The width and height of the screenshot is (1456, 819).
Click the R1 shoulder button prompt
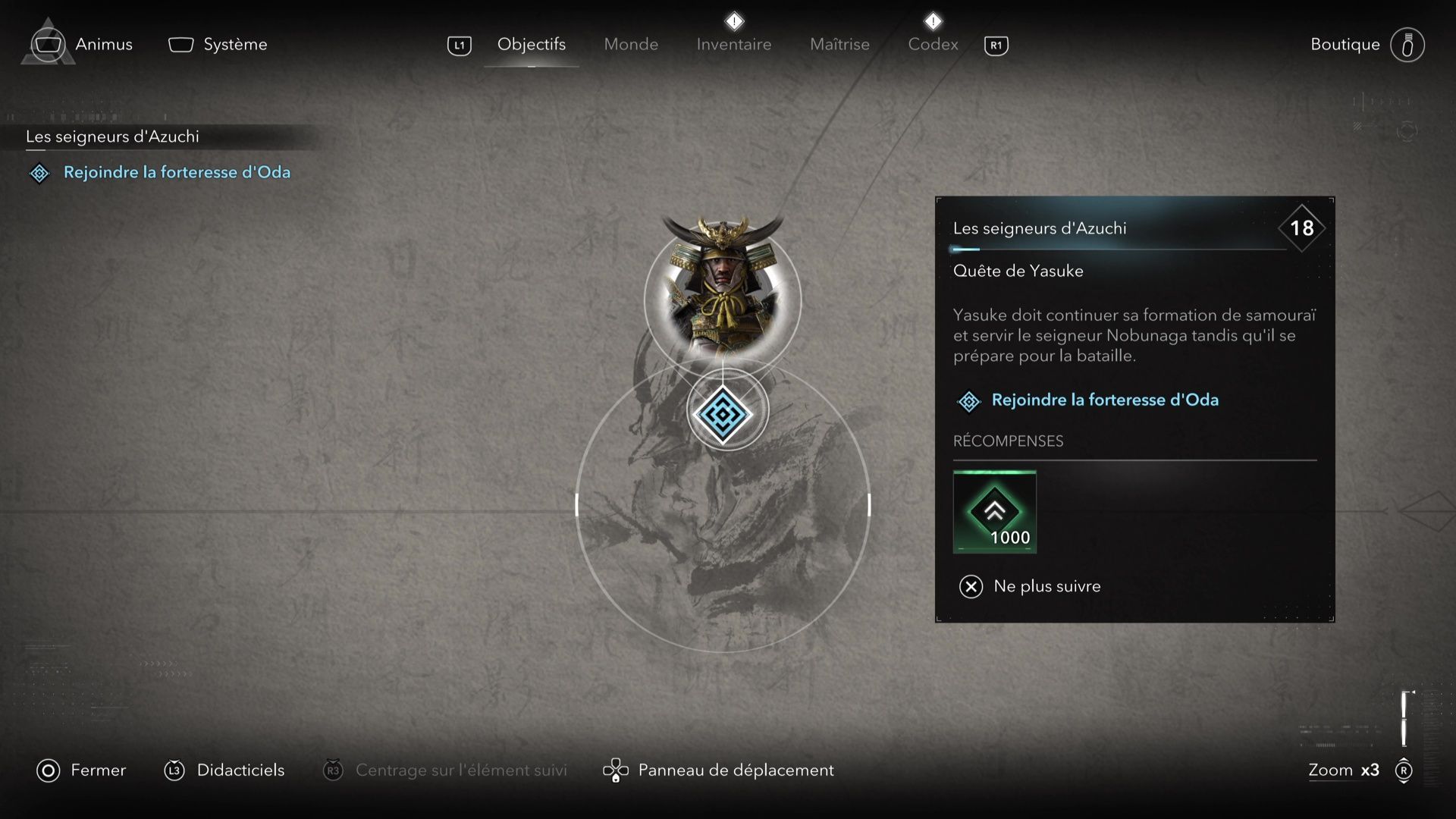pos(996,45)
